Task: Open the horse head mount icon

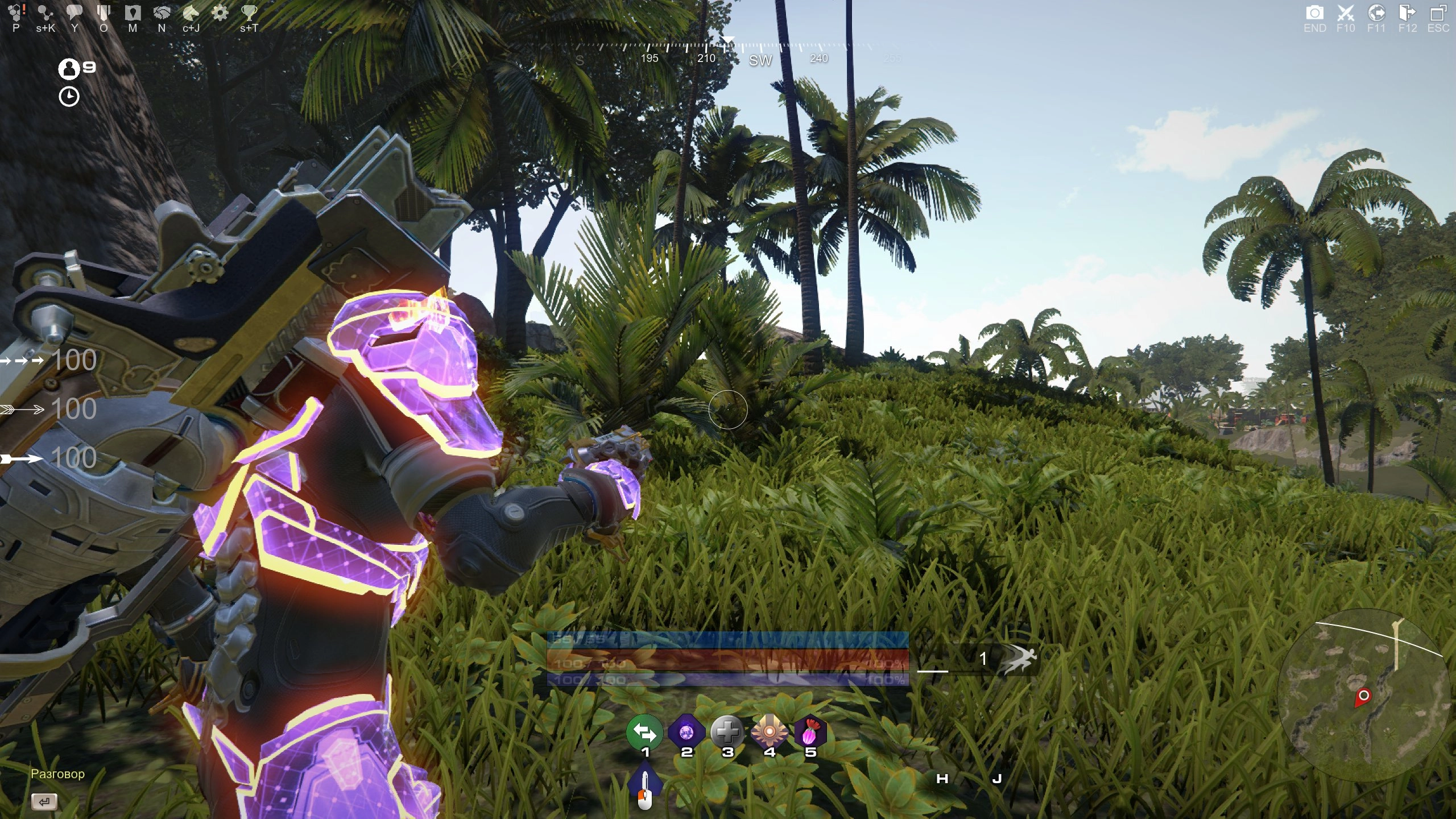Action: pos(191,13)
